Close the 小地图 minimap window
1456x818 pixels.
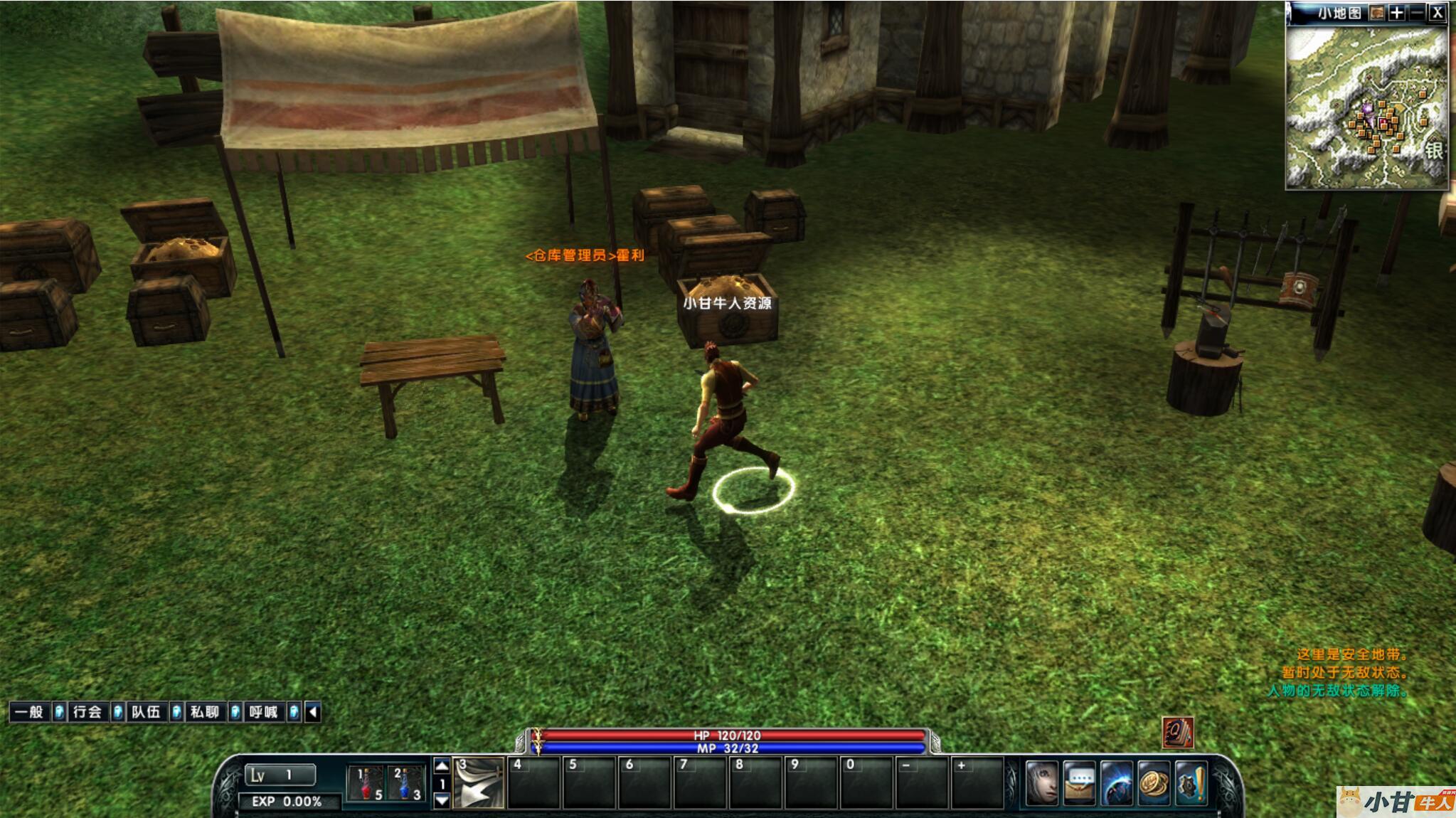coord(1437,13)
